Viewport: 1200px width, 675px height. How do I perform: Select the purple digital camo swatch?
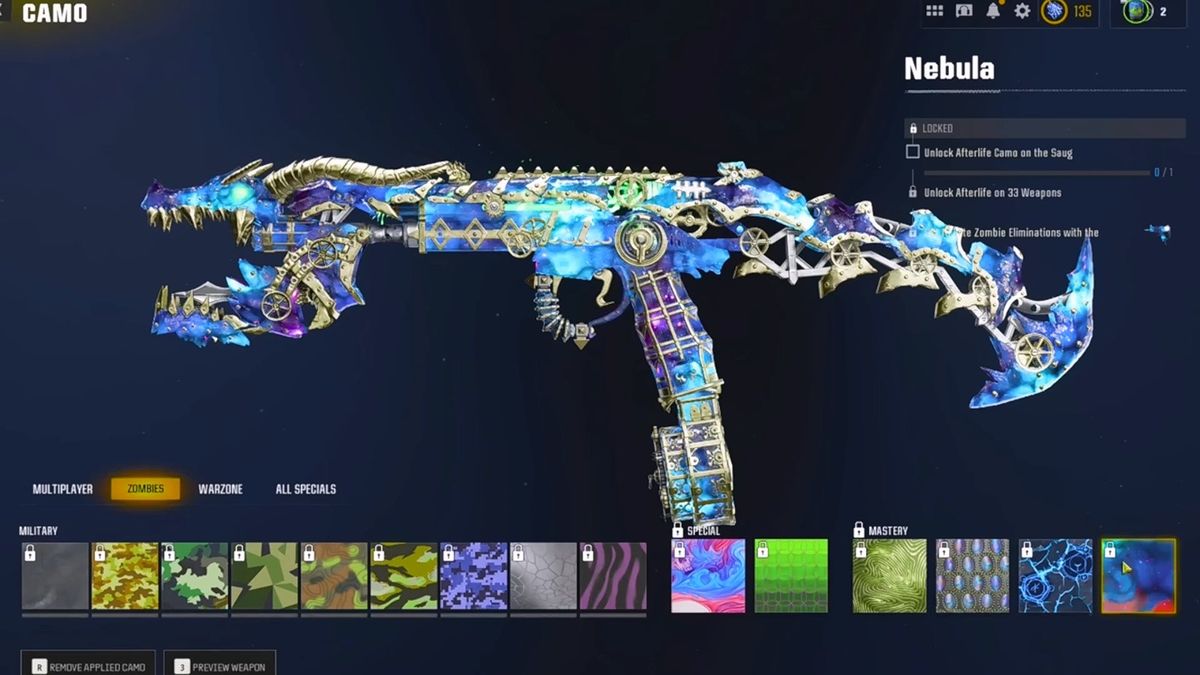pyautogui.click(x=474, y=576)
